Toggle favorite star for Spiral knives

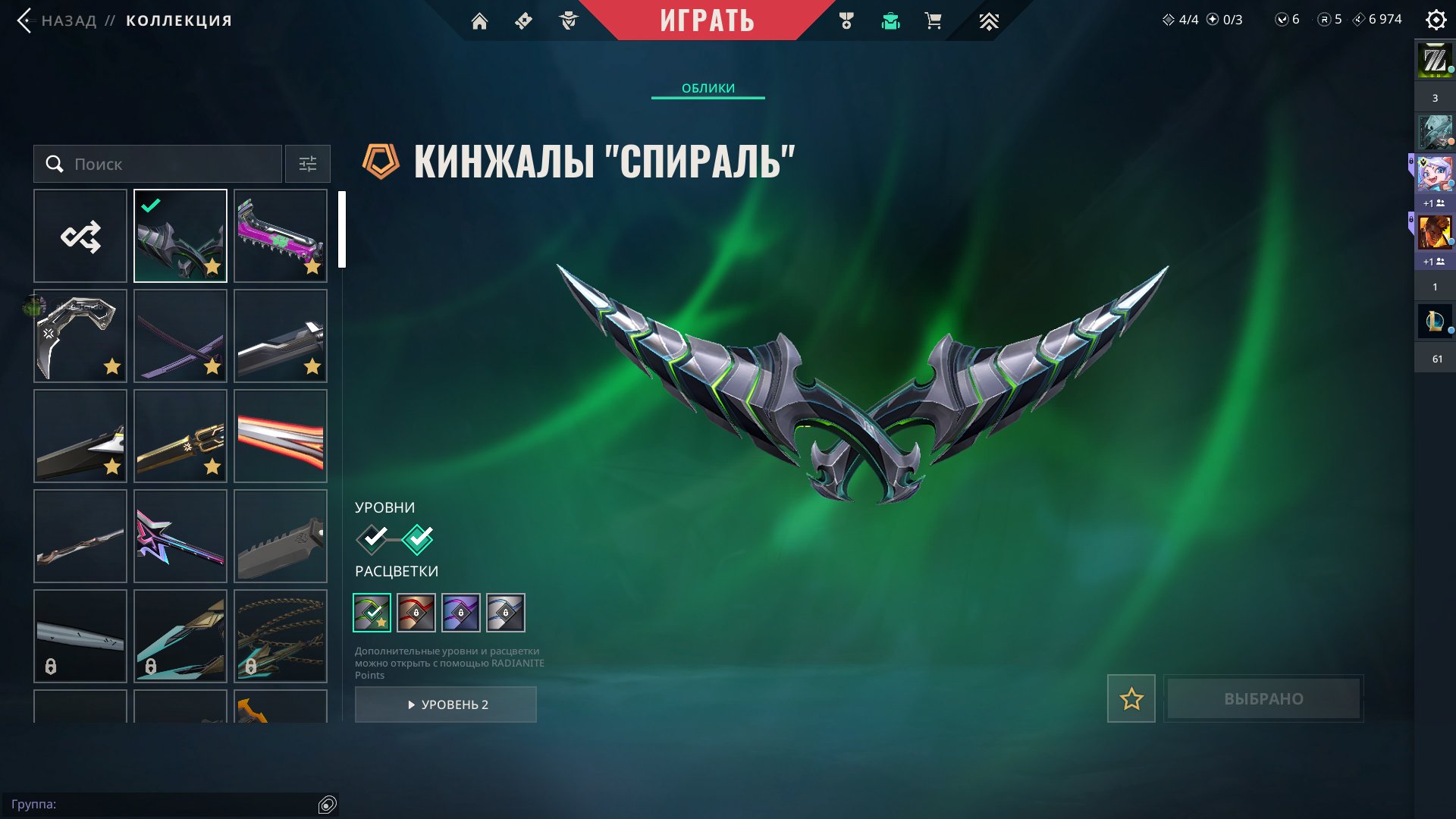1131,699
